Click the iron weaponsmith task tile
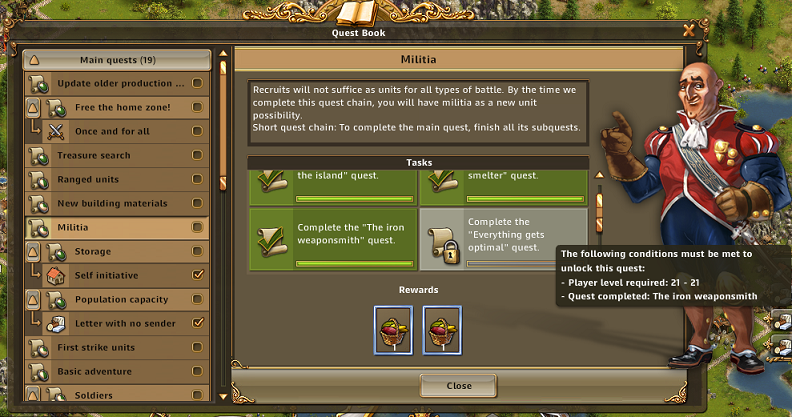Screen dimensions: 792x417 pos(331,238)
